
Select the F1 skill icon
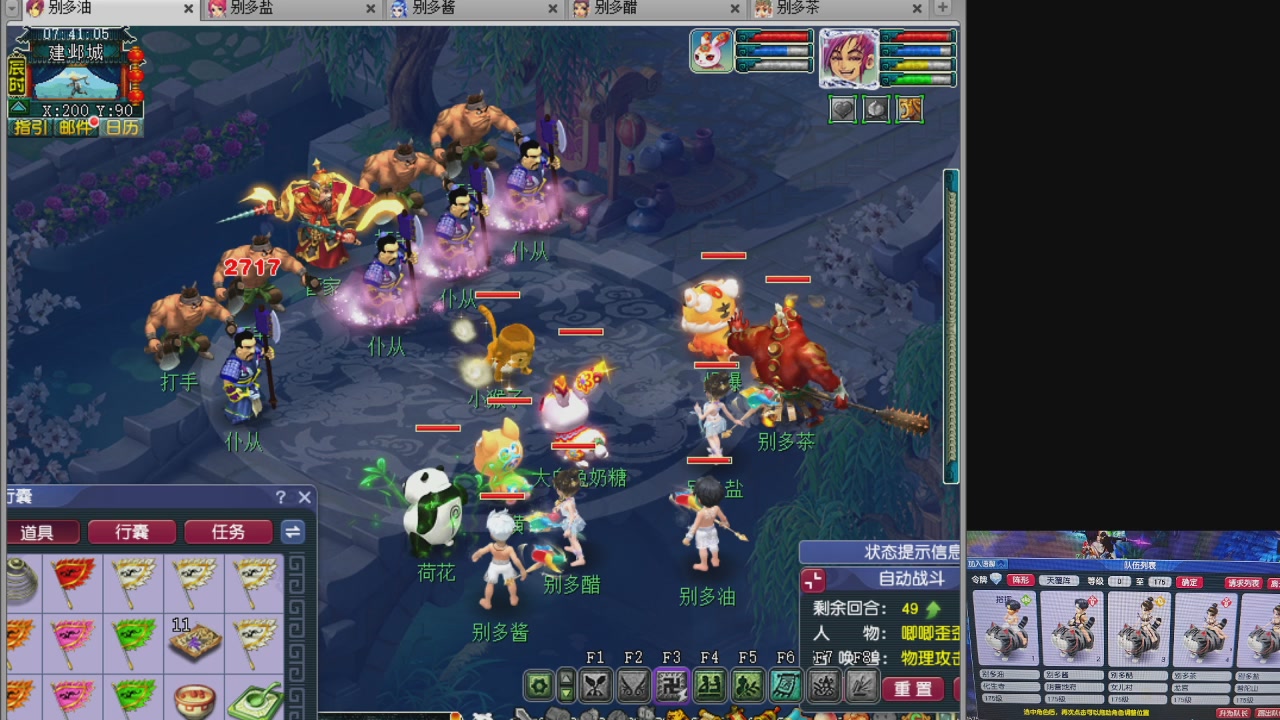[596, 685]
